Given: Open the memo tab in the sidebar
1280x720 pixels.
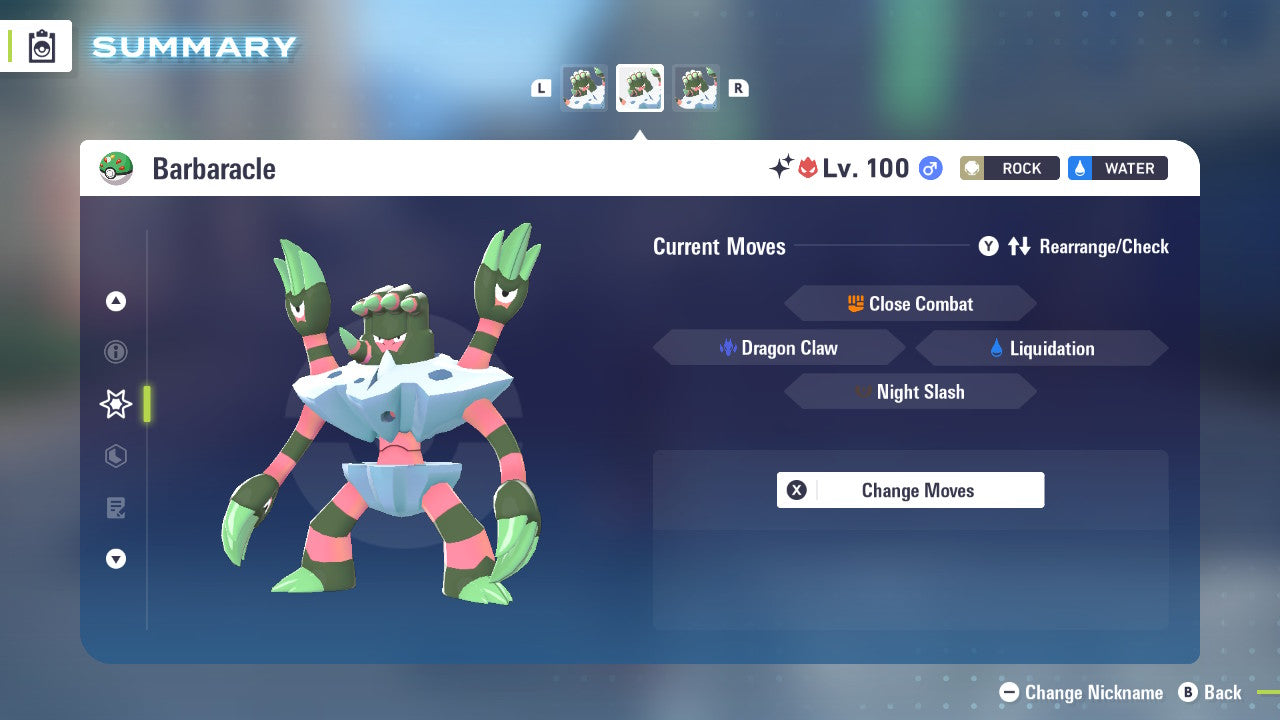Looking at the screenshot, I should 115,508.
